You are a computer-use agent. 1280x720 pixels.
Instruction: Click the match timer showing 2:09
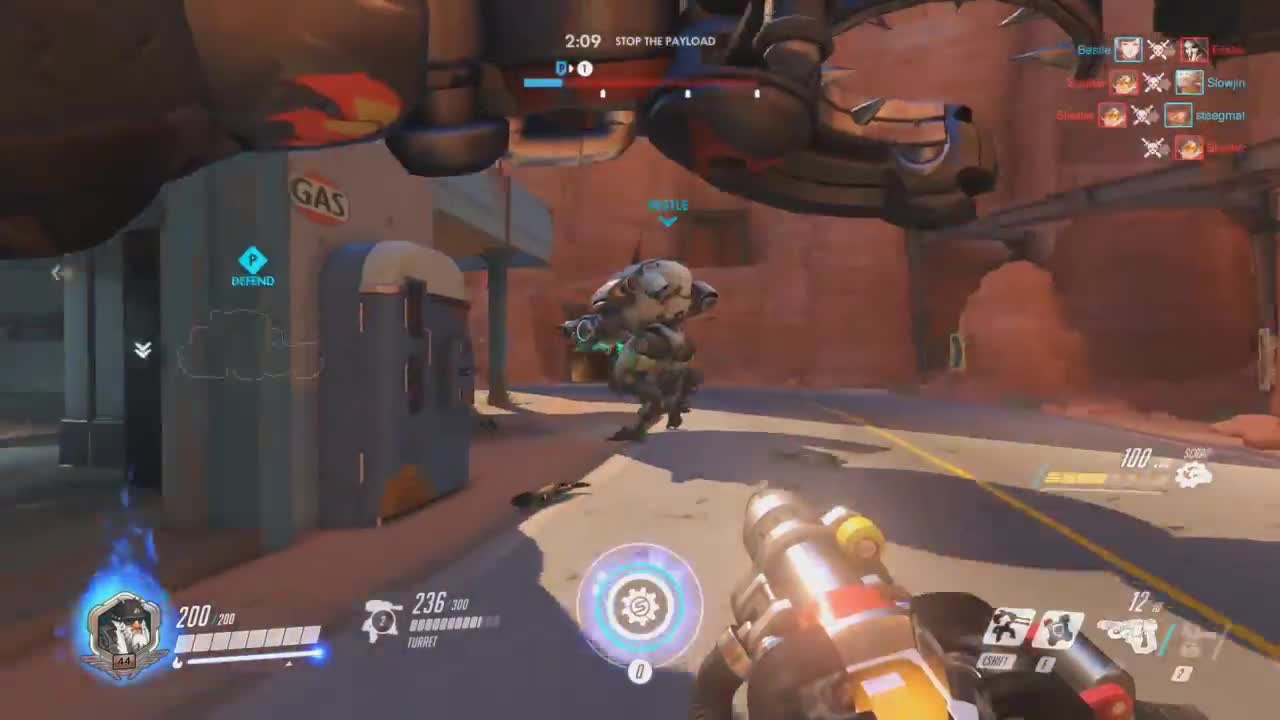click(x=581, y=41)
